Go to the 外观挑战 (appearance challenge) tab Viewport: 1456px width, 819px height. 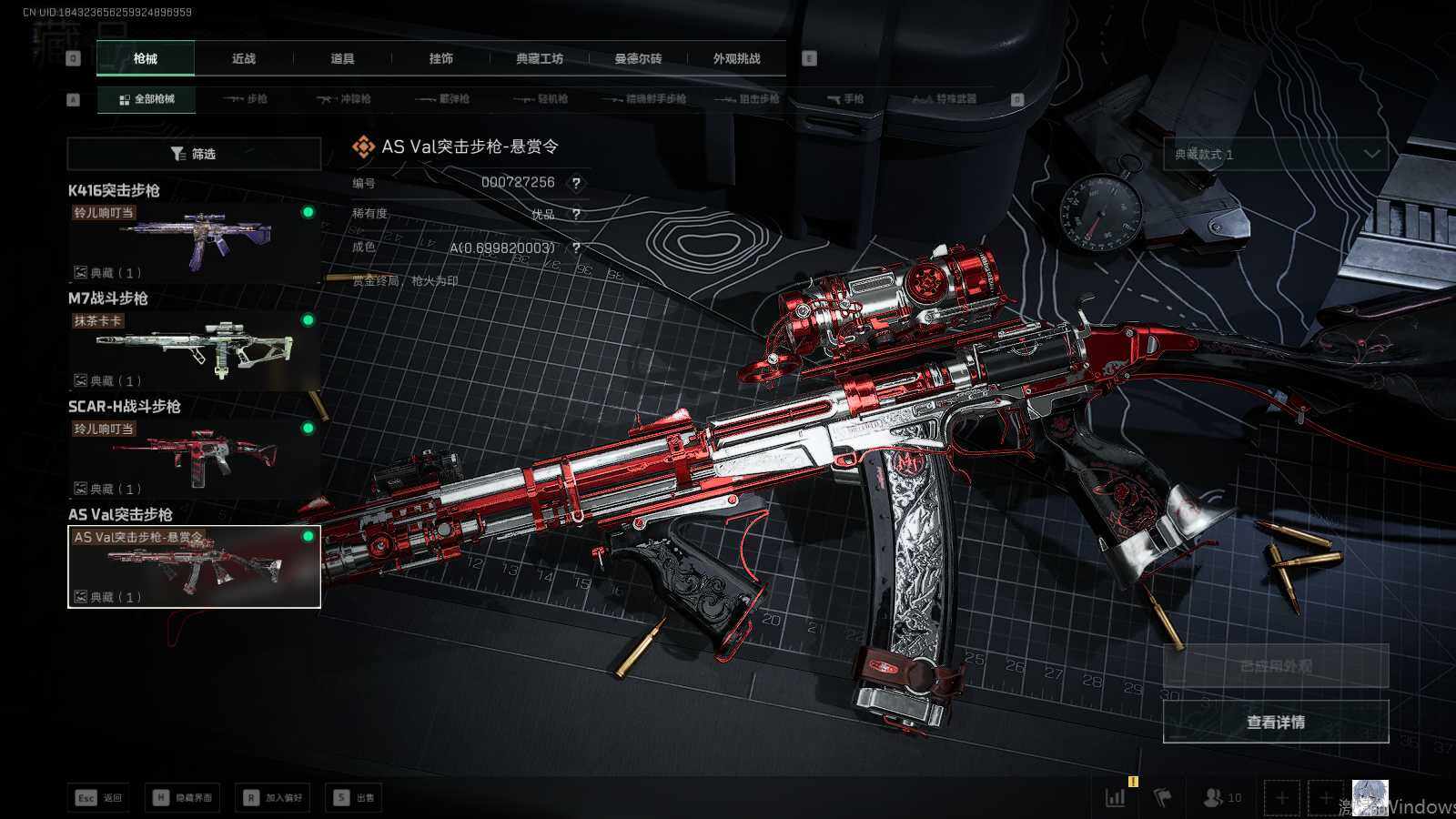coord(736,59)
